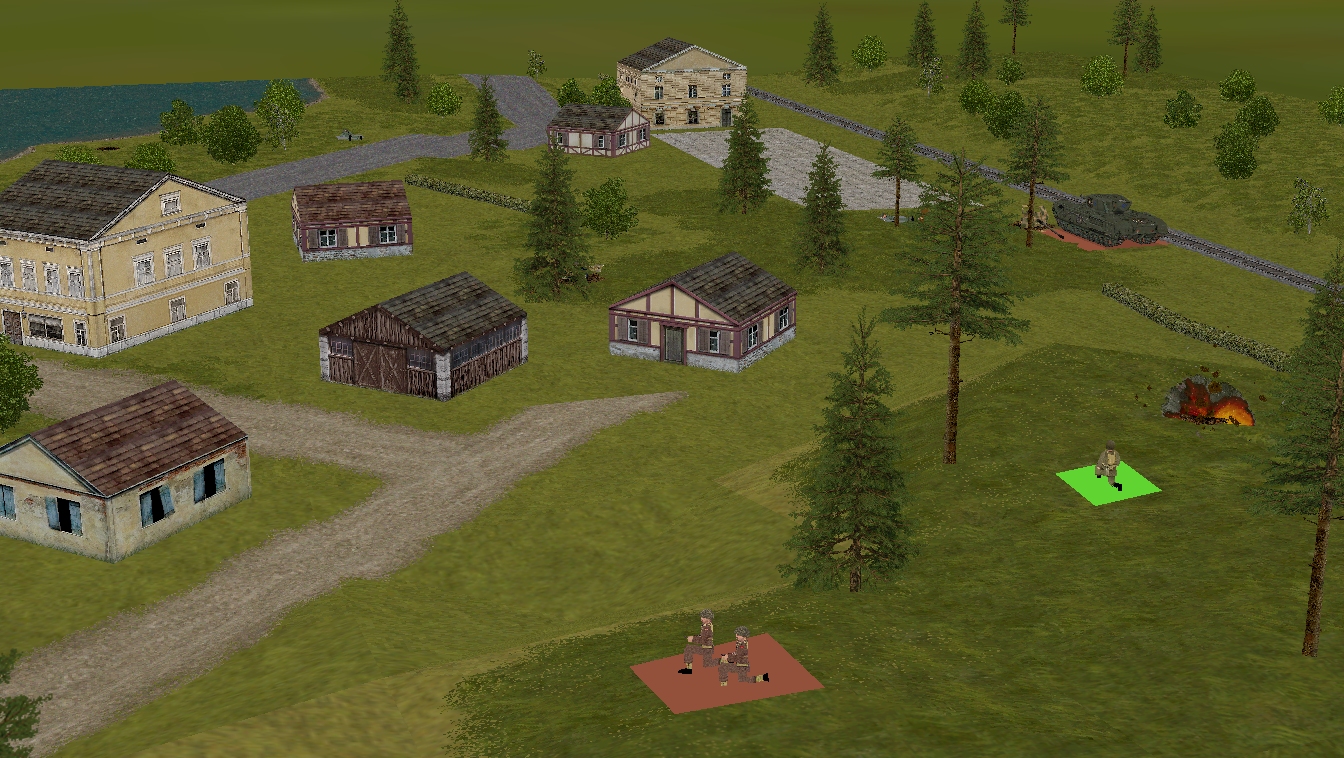Select the tank on the railway track
Image resolution: width=1344 pixels, height=758 pixels.
1109,219
